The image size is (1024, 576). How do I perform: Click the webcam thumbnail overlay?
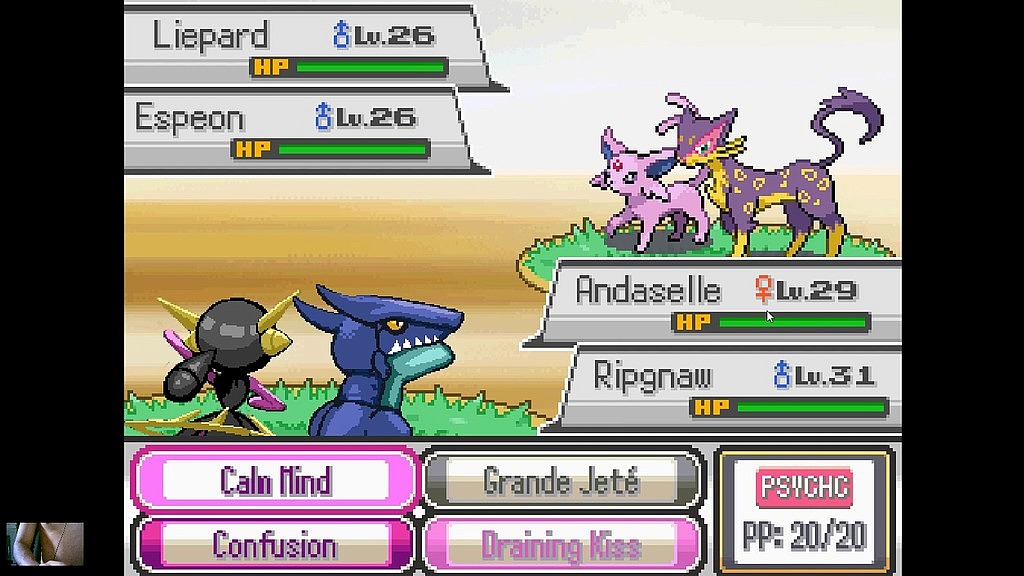(45, 544)
